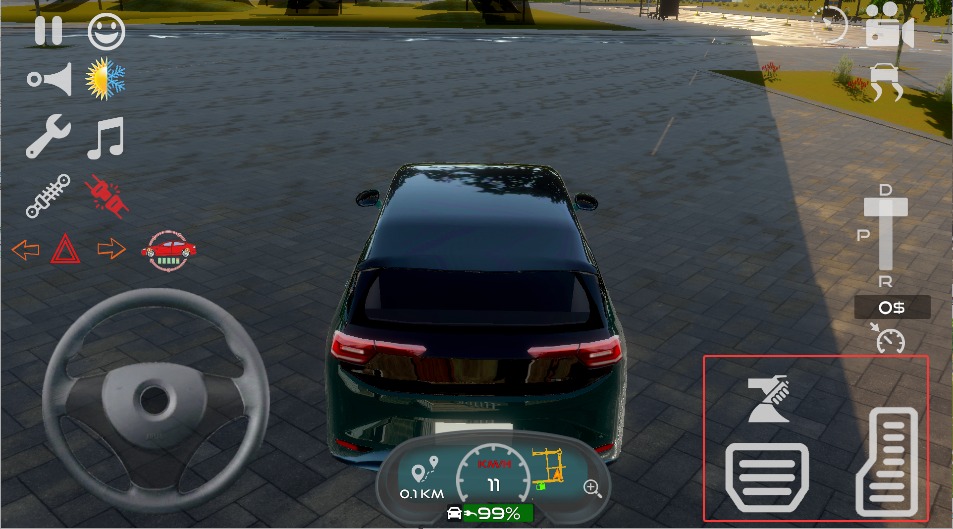953x529 pixels.
Task: Open the wrench tuning menu
Action: pyautogui.click(x=48, y=137)
